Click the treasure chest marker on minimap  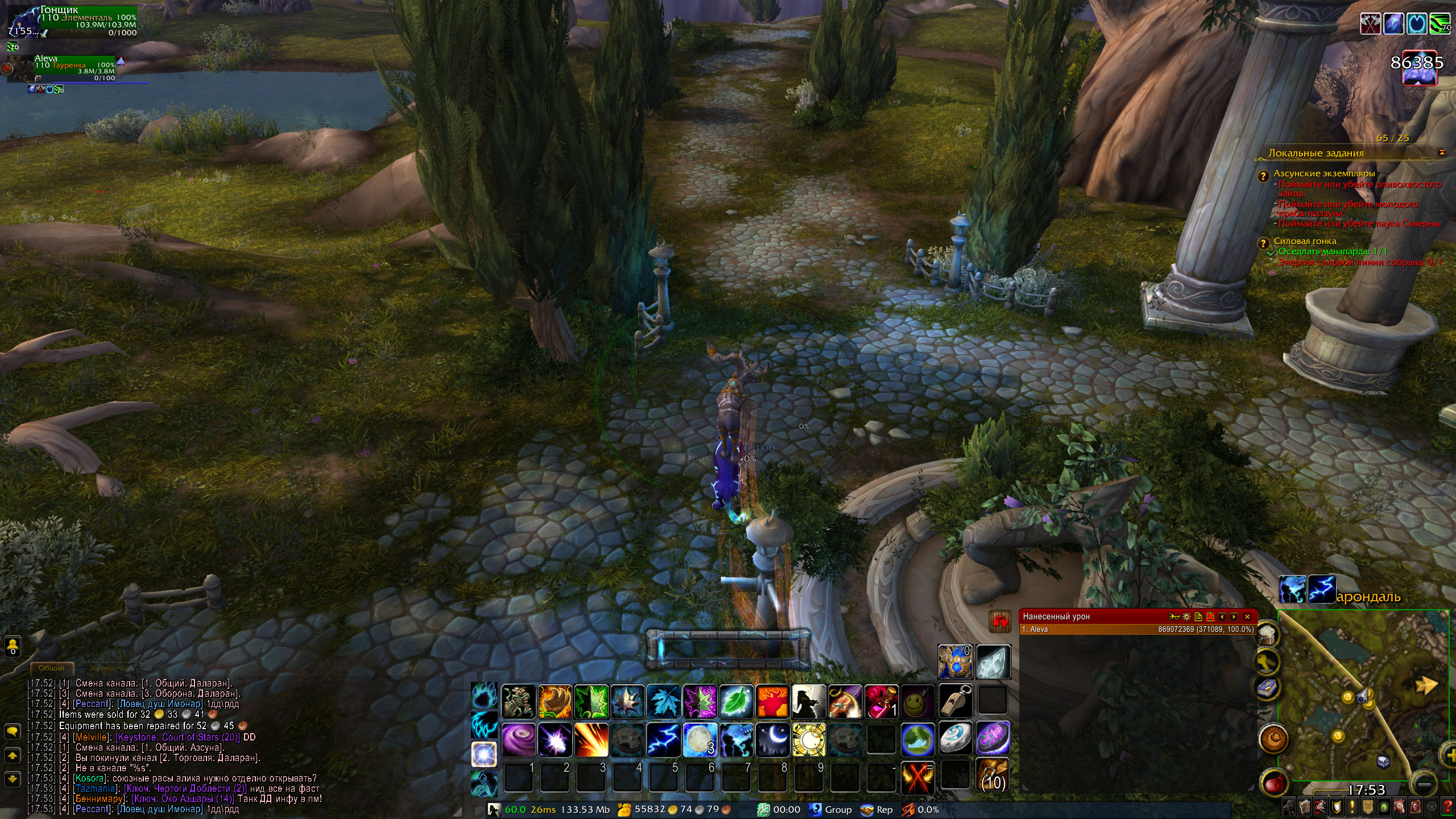point(1383,762)
